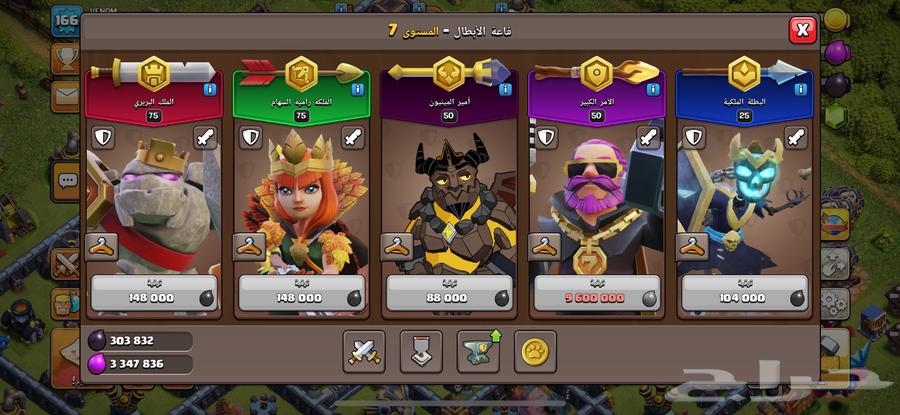Image resolution: width=900 pixels, height=415 pixels.
Task: Open the hero pets paw button
Action: point(536,351)
